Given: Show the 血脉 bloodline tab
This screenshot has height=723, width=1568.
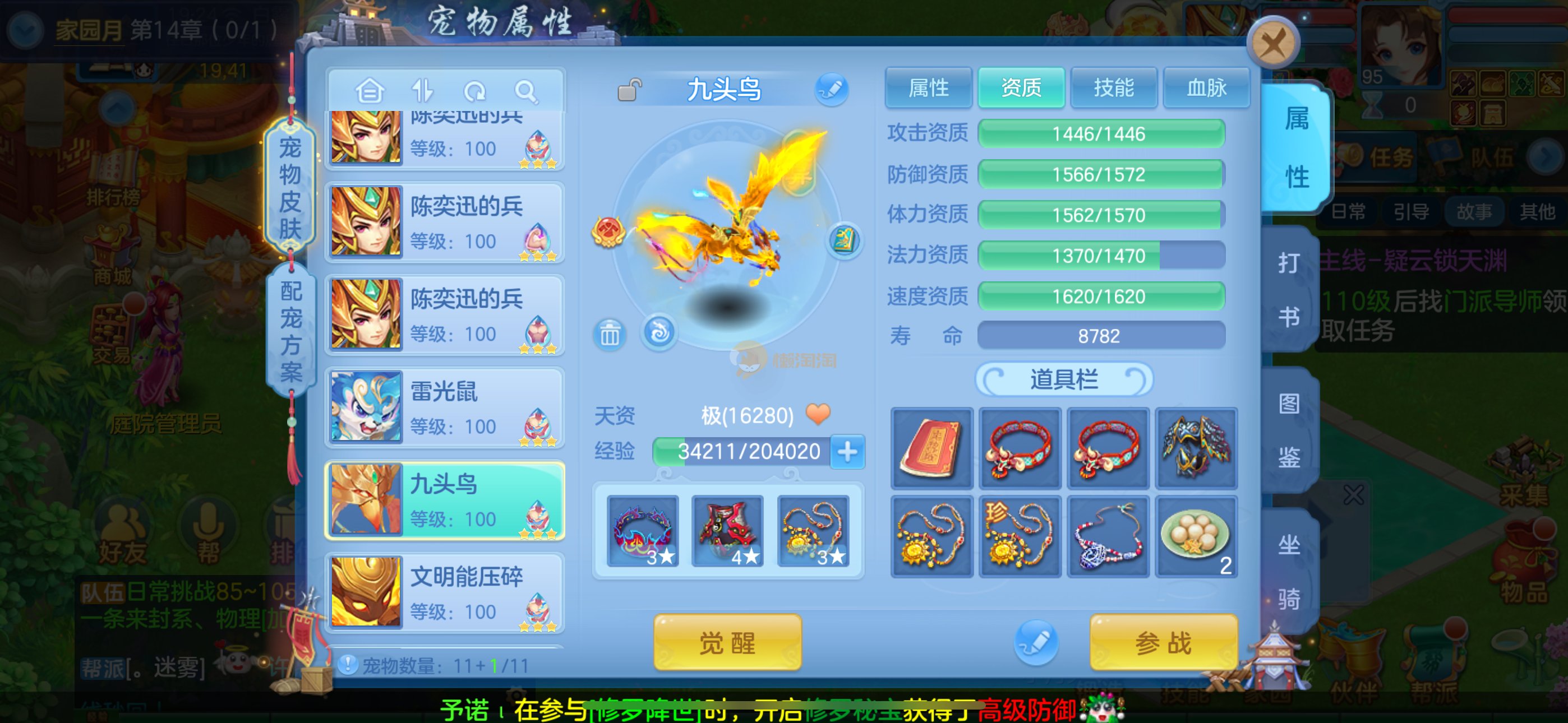Looking at the screenshot, I should [1206, 88].
